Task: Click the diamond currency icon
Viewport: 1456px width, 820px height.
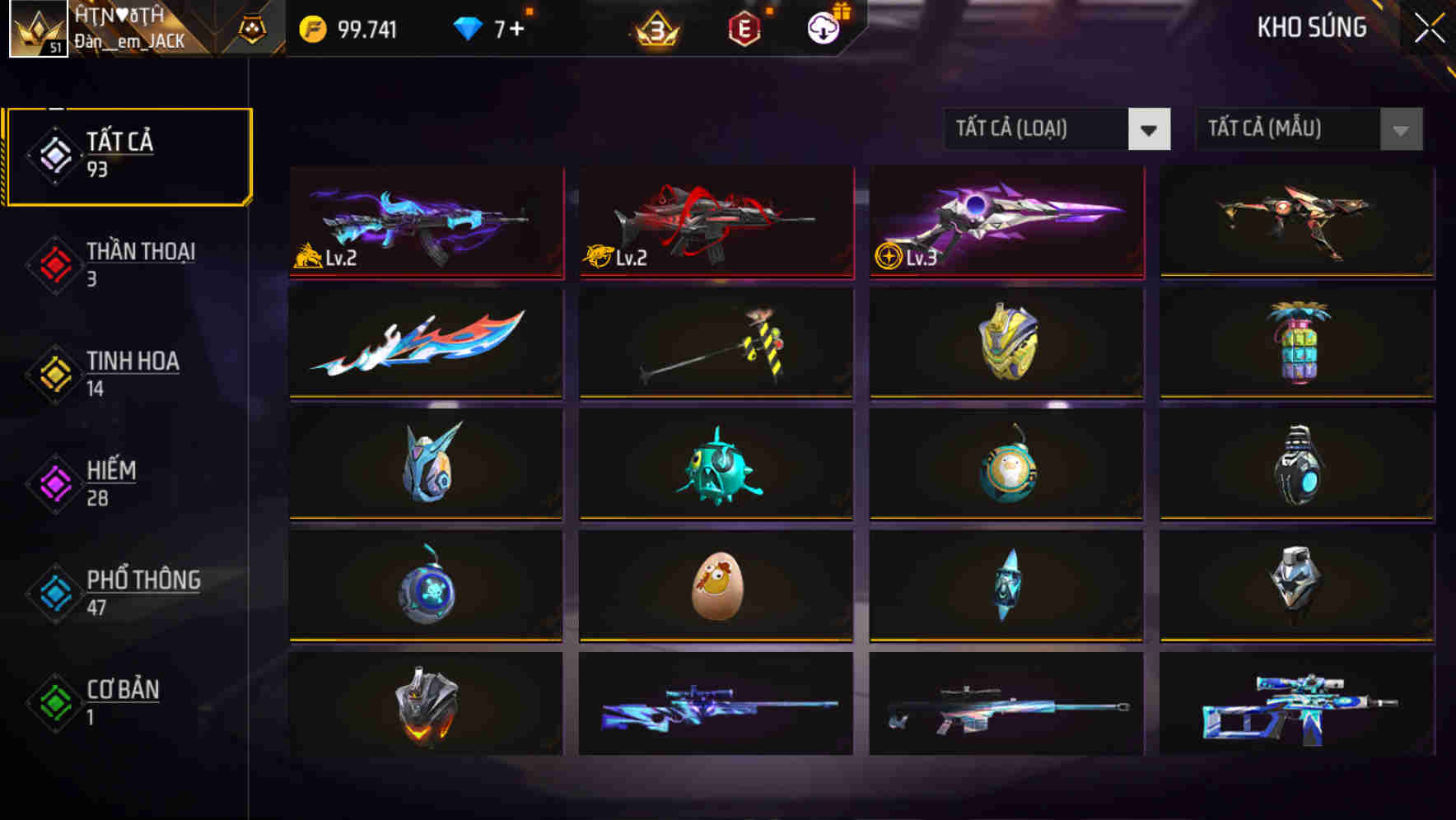Action: (467, 27)
